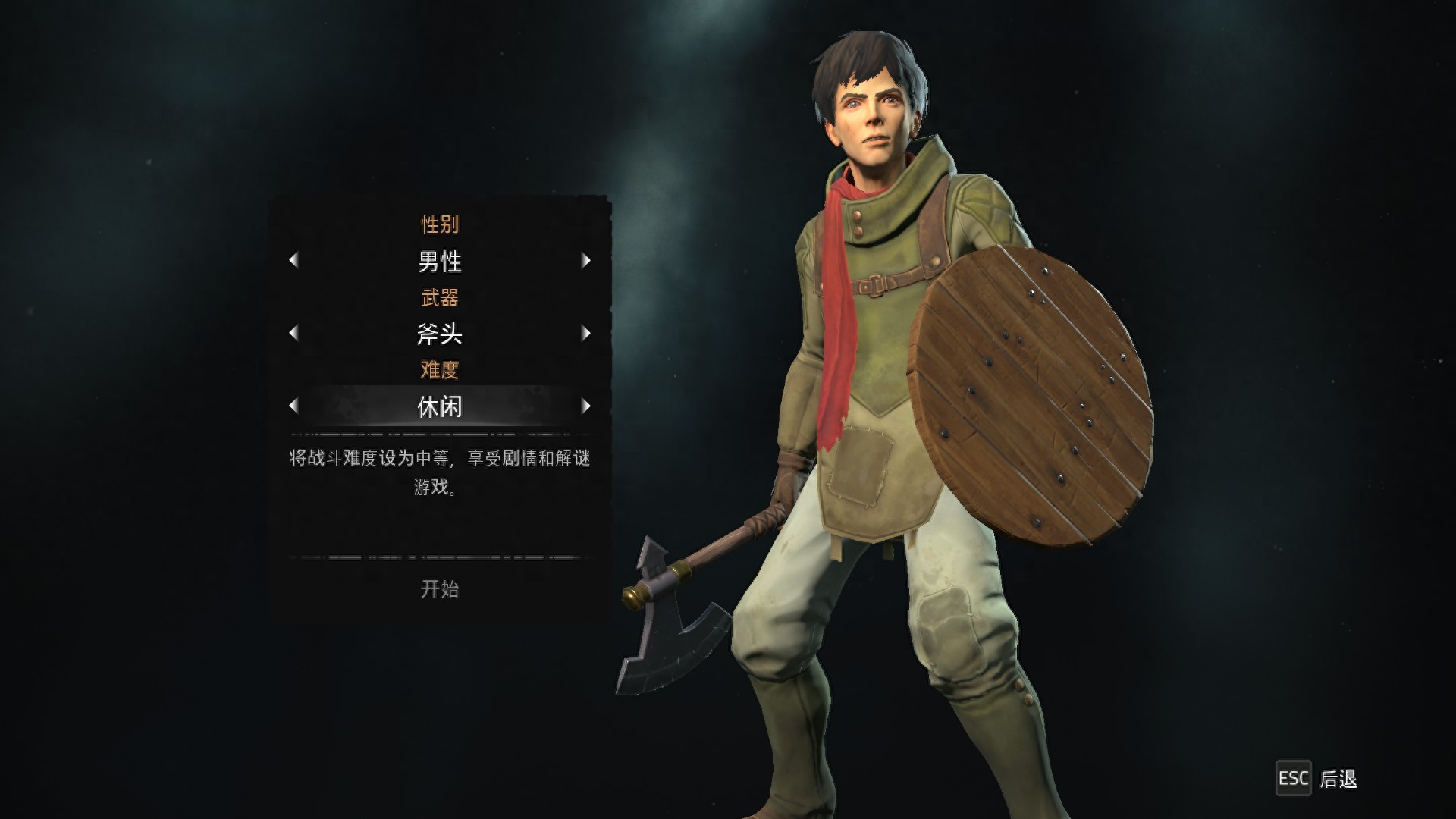This screenshot has width=1456, height=819.
Task: Click the left arrow beside 男性
Action: pyautogui.click(x=294, y=261)
